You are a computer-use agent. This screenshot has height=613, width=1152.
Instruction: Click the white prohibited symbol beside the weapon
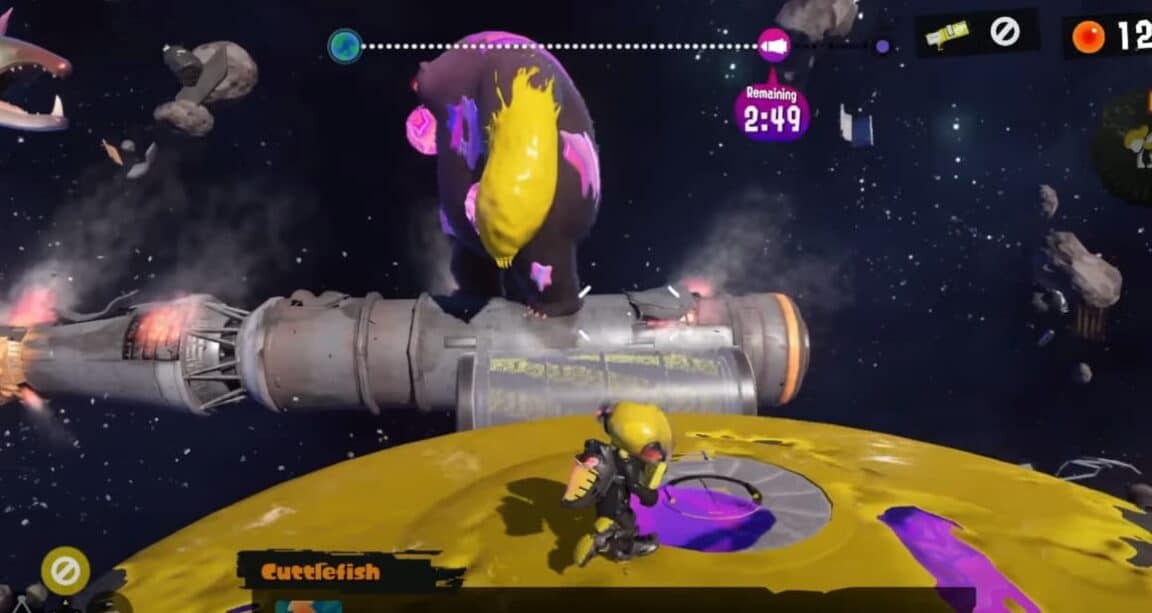[x=1004, y=33]
